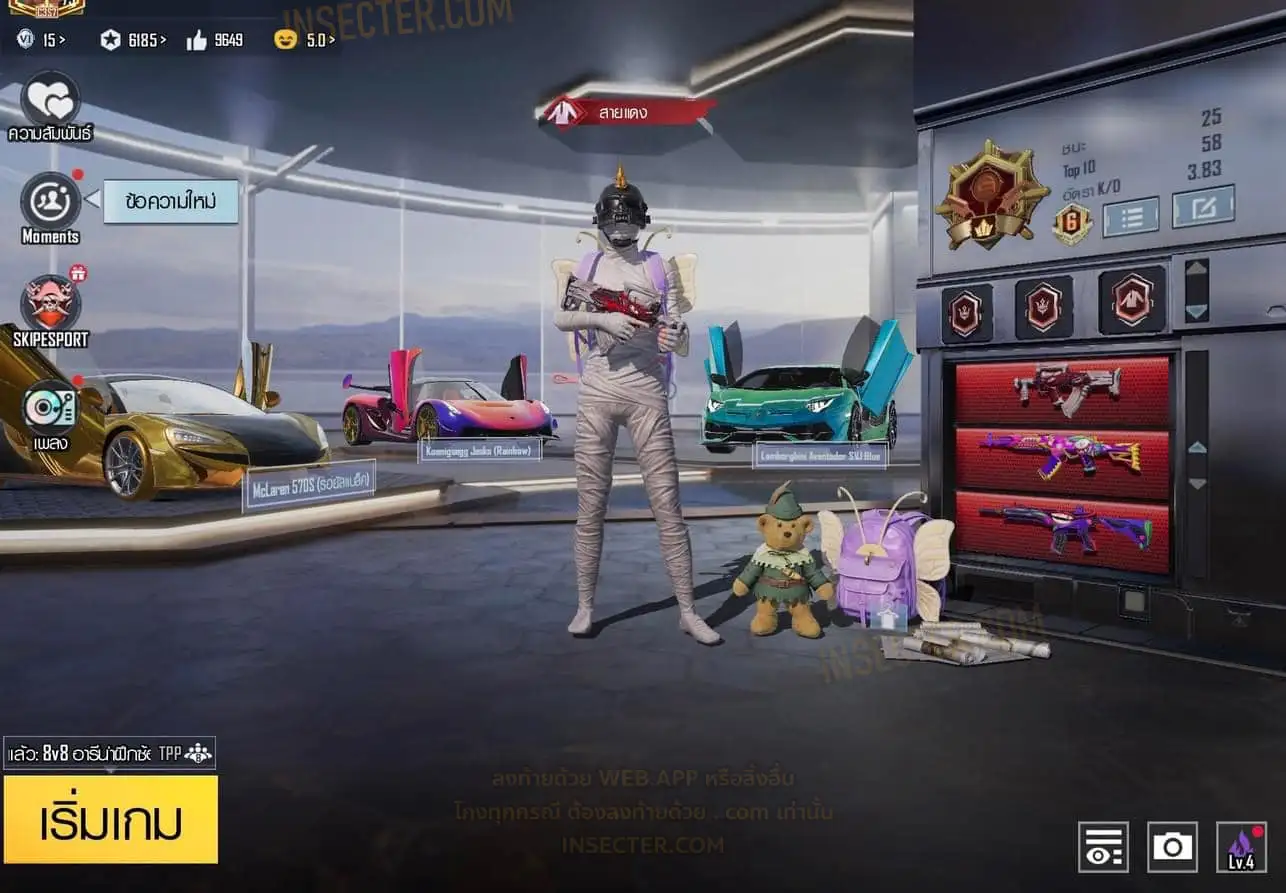Open the Moments feed
Screen dimensions: 1286x893
click(50, 201)
